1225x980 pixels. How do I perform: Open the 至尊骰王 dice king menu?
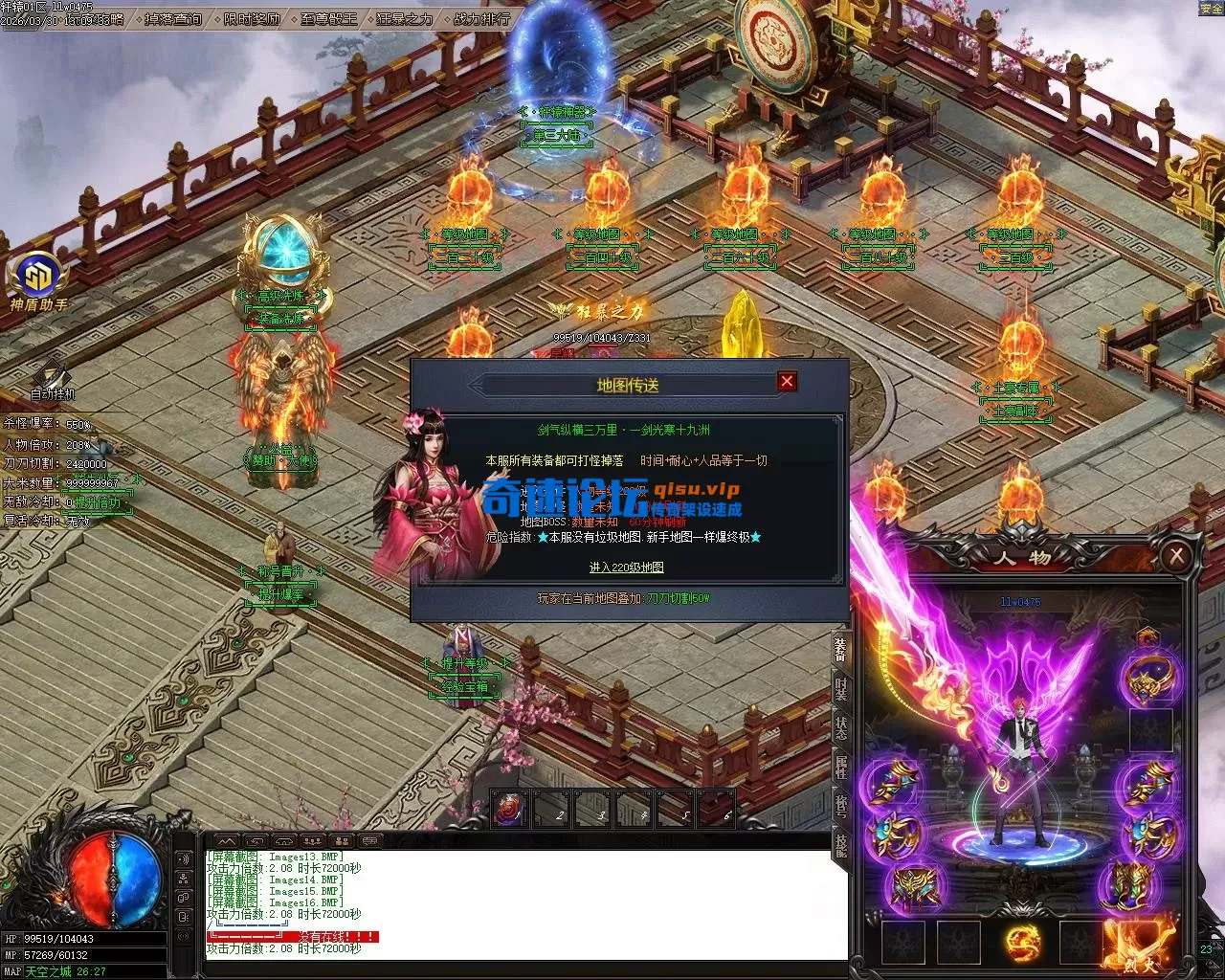pos(327,18)
